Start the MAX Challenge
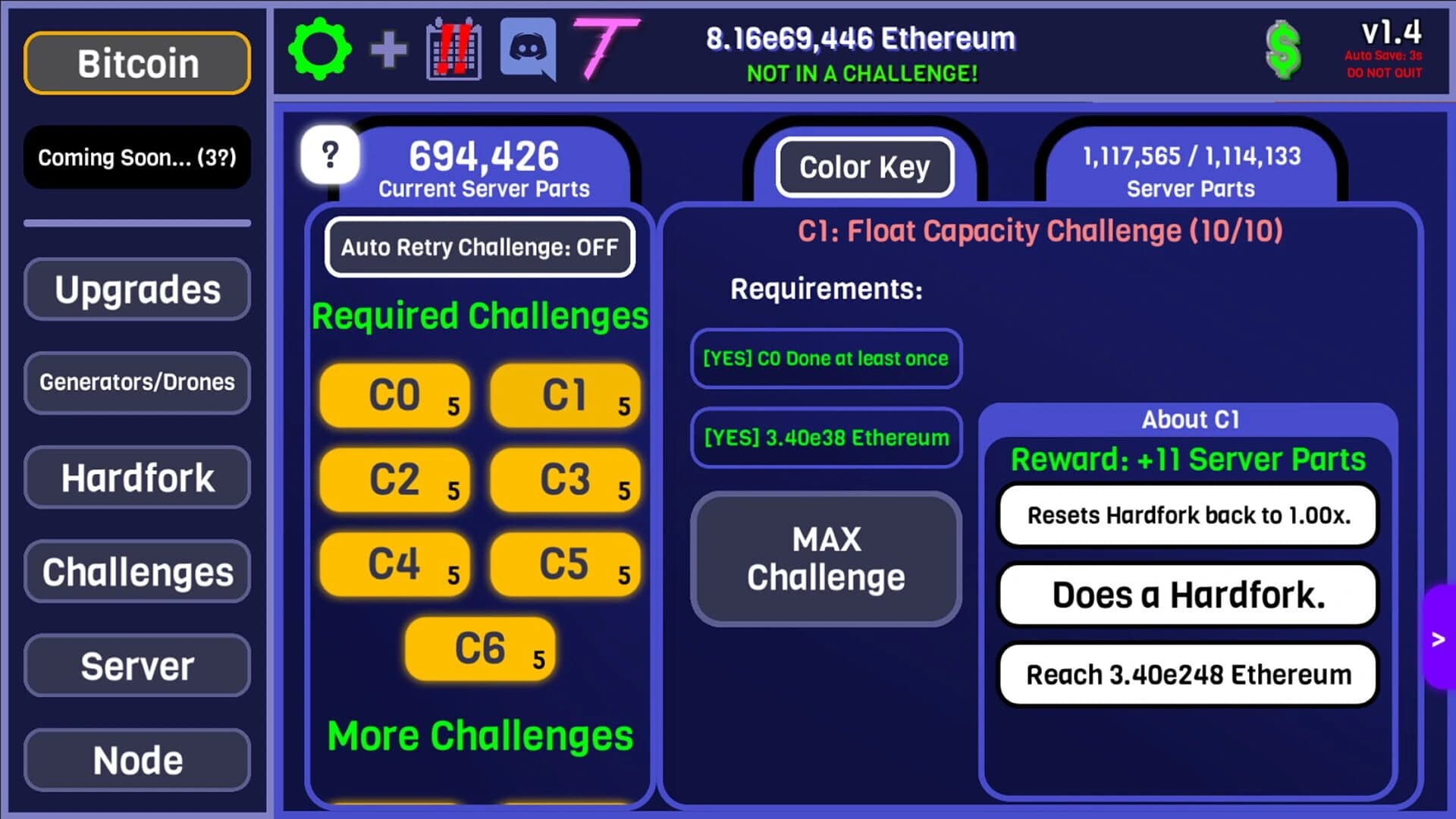Screen dimensions: 1456x819 (x=826, y=559)
